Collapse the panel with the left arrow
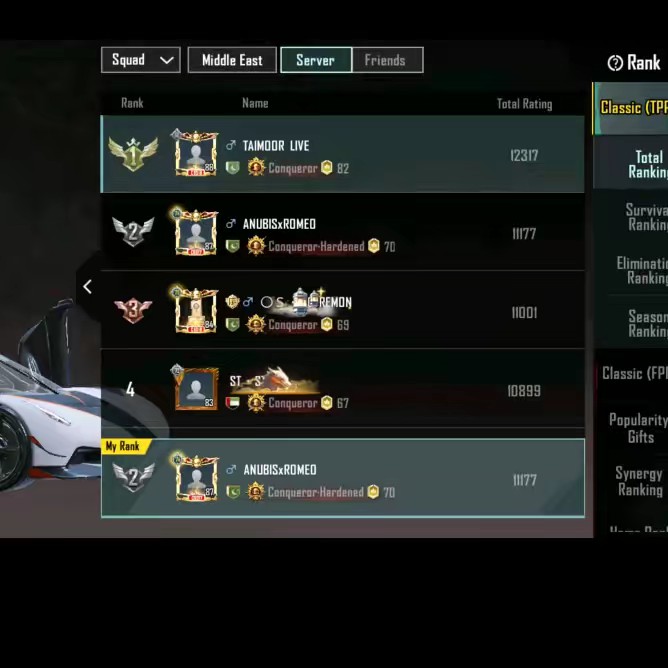Viewport: 668px width, 668px height. (x=87, y=287)
